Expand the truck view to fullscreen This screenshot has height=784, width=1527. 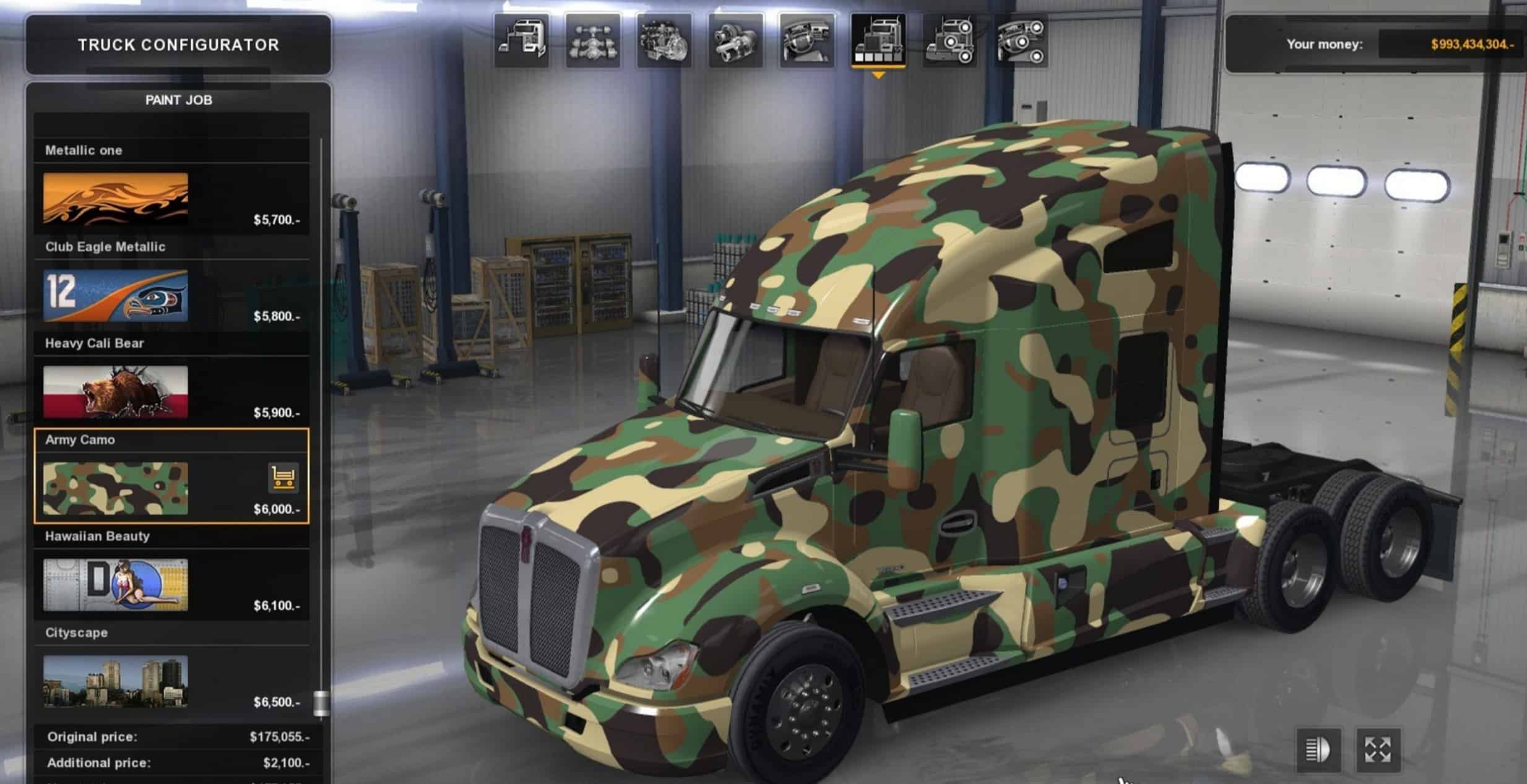(1378, 750)
